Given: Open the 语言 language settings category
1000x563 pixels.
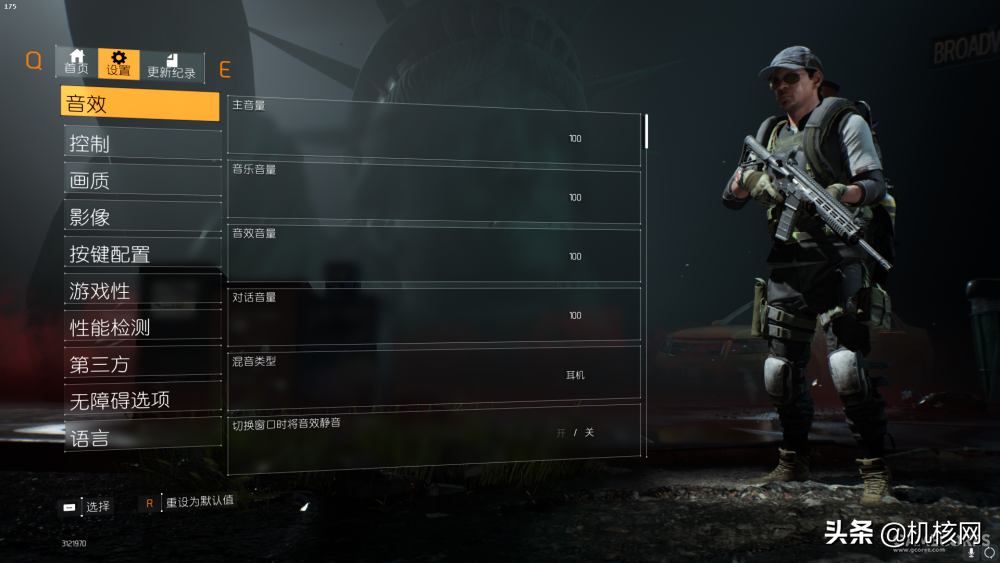Looking at the screenshot, I should pyautogui.click(x=142, y=437).
